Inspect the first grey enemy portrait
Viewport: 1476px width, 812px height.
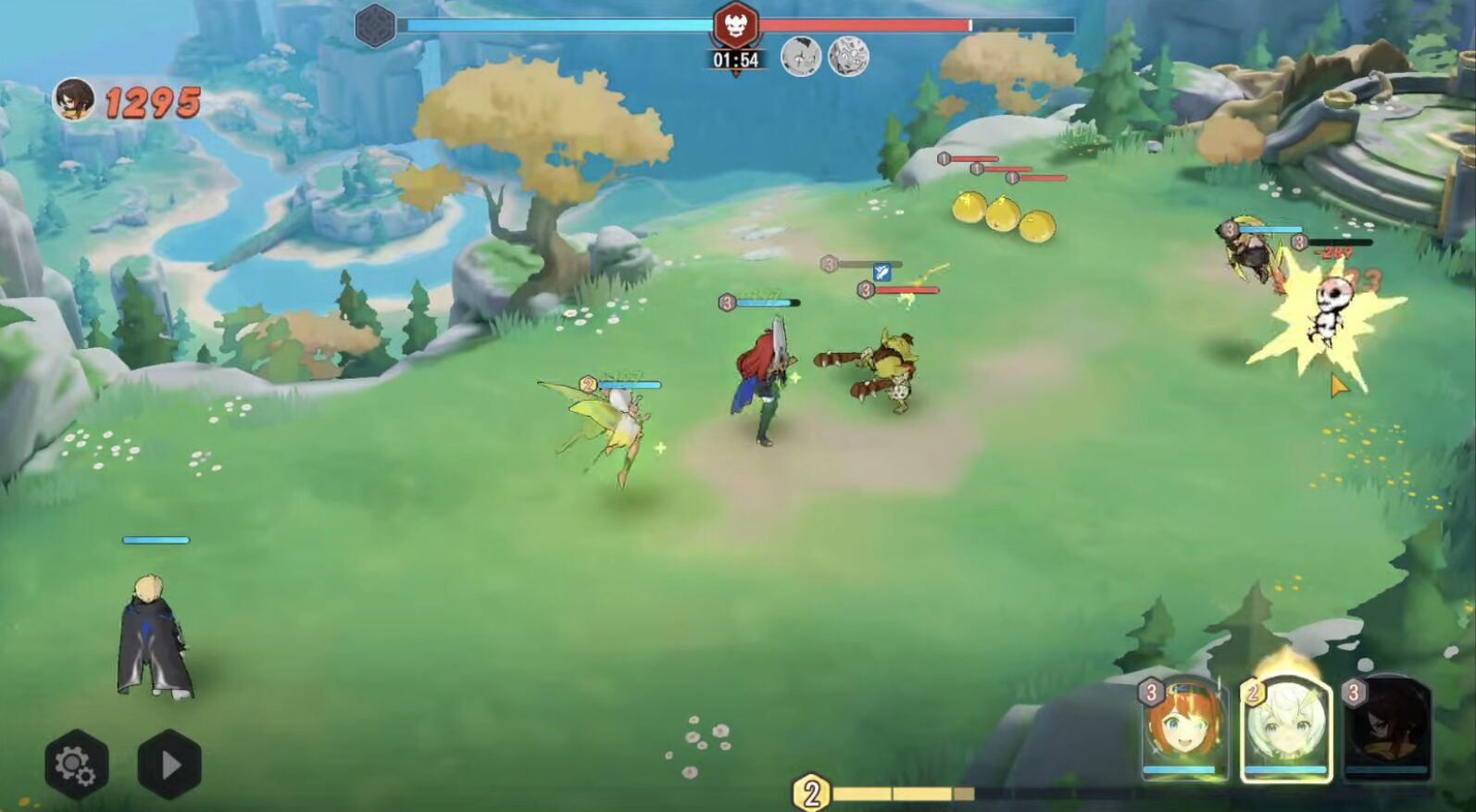(x=801, y=57)
